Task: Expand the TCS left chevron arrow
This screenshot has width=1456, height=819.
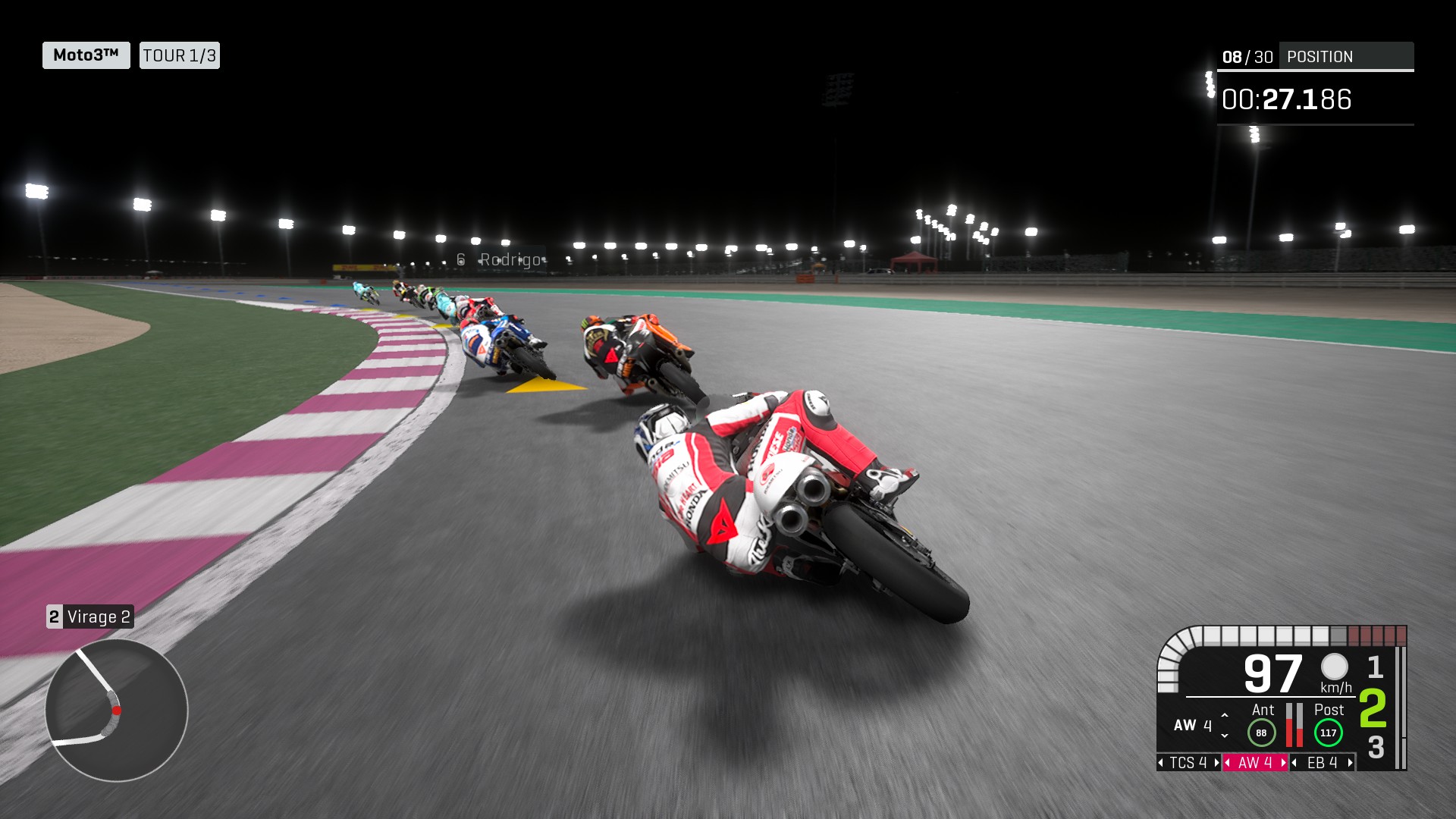Action: coord(1161,763)
